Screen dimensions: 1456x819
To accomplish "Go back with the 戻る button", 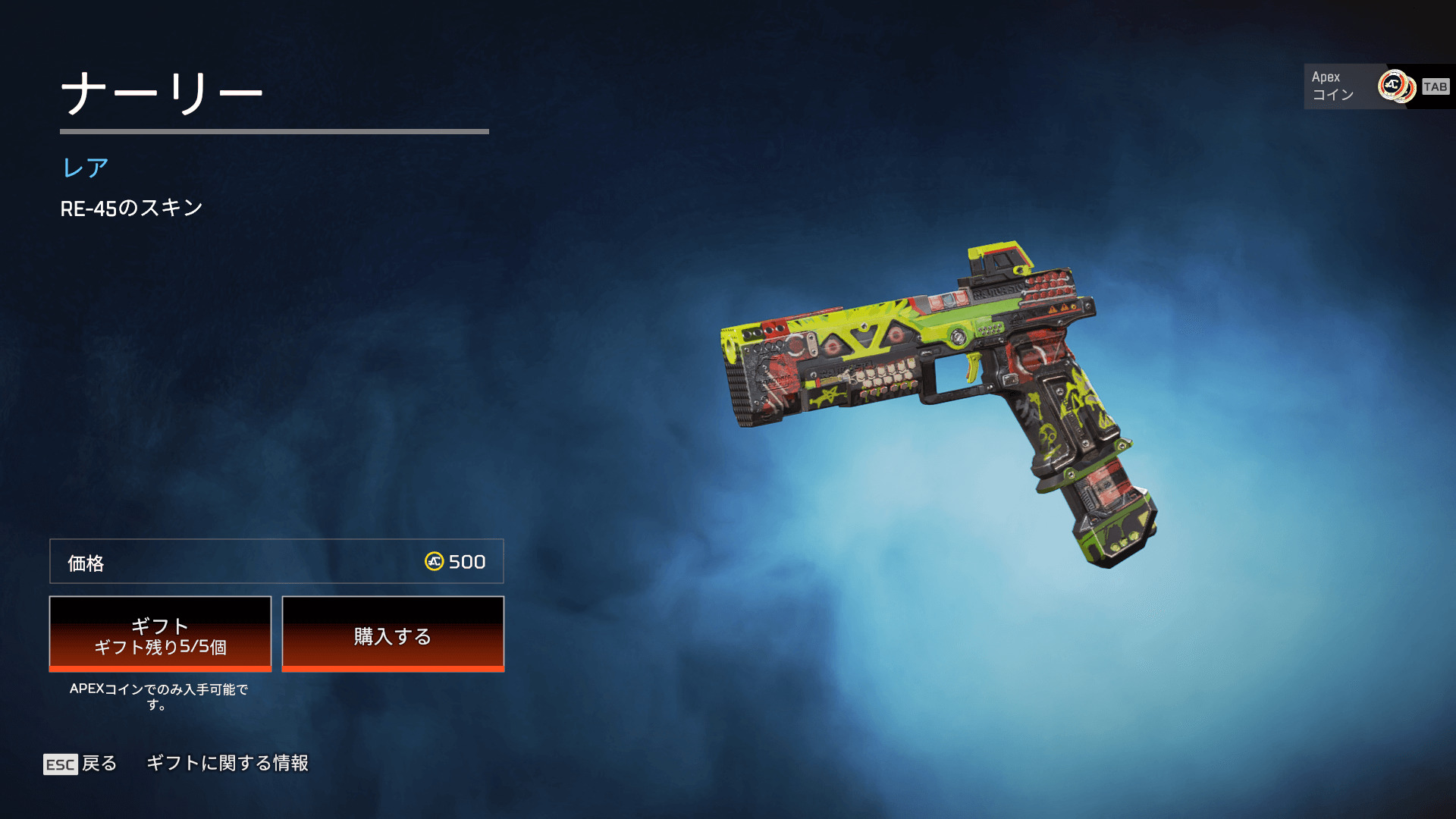I will tap(80, 763).
